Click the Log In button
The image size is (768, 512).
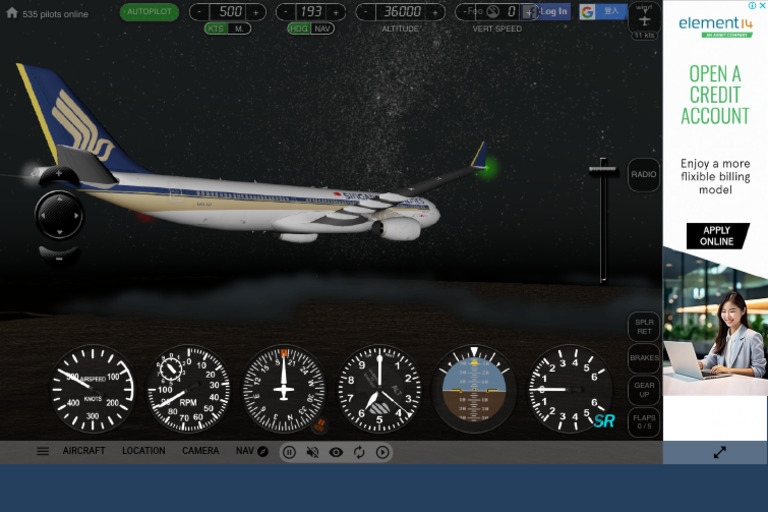click(553, 12)
